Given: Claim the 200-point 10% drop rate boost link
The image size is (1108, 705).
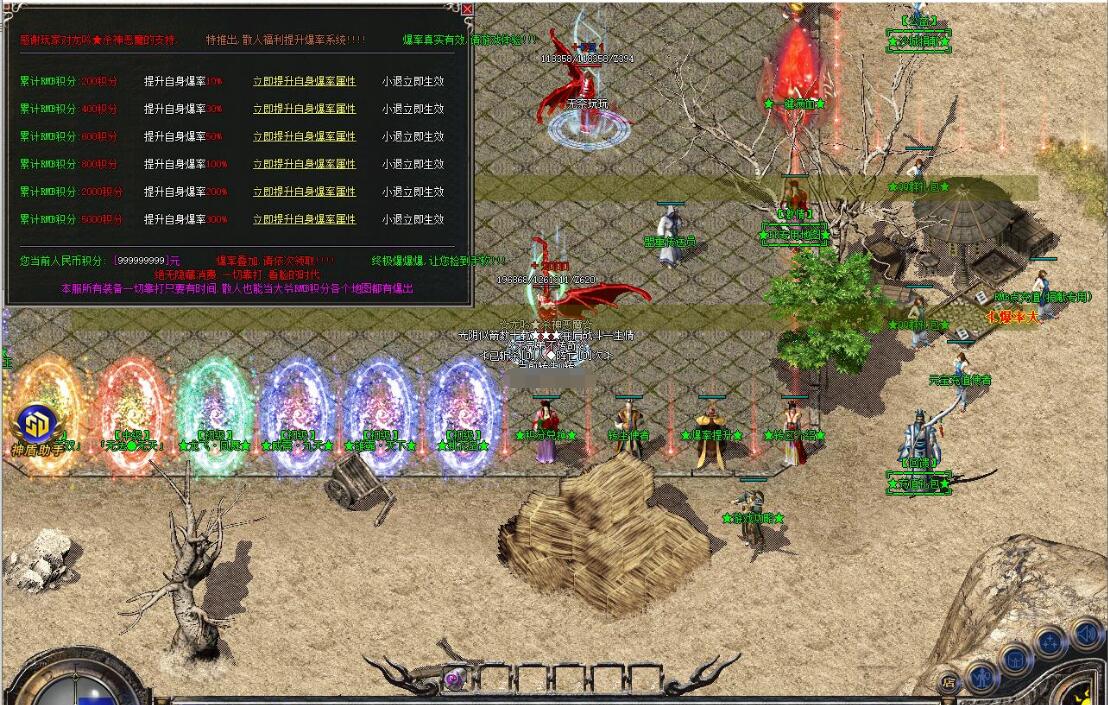Looking at the screenshot, I should point(304,81).
